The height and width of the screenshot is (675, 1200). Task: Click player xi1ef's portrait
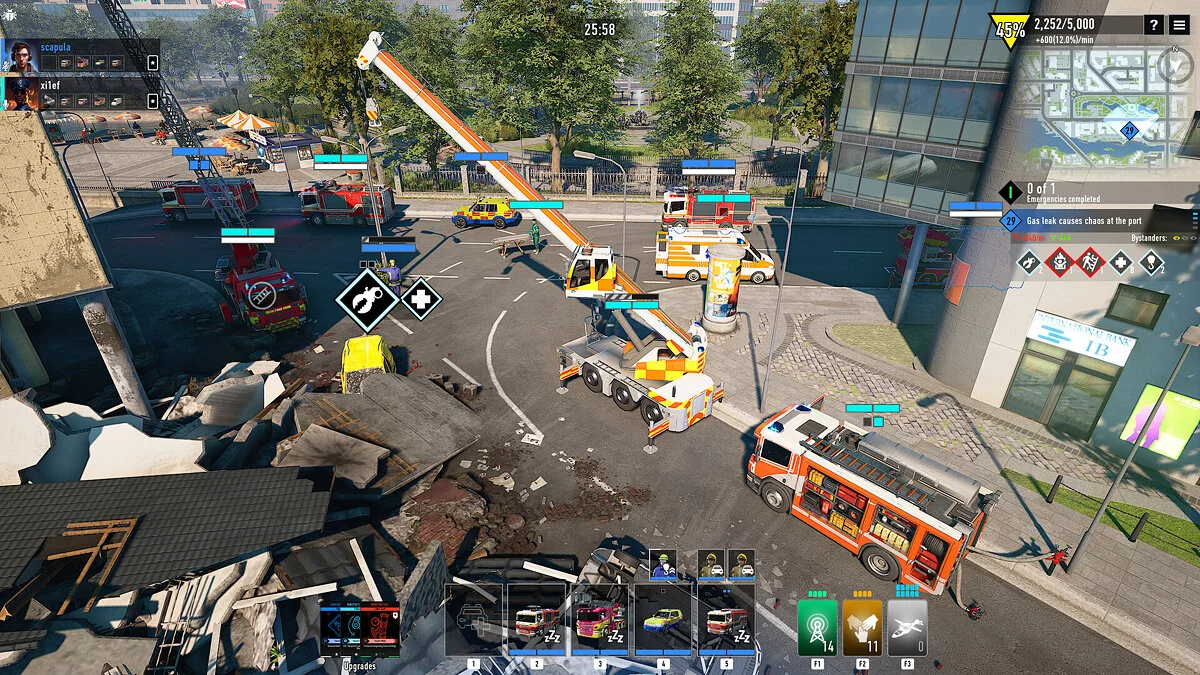(x=22, y=93)
